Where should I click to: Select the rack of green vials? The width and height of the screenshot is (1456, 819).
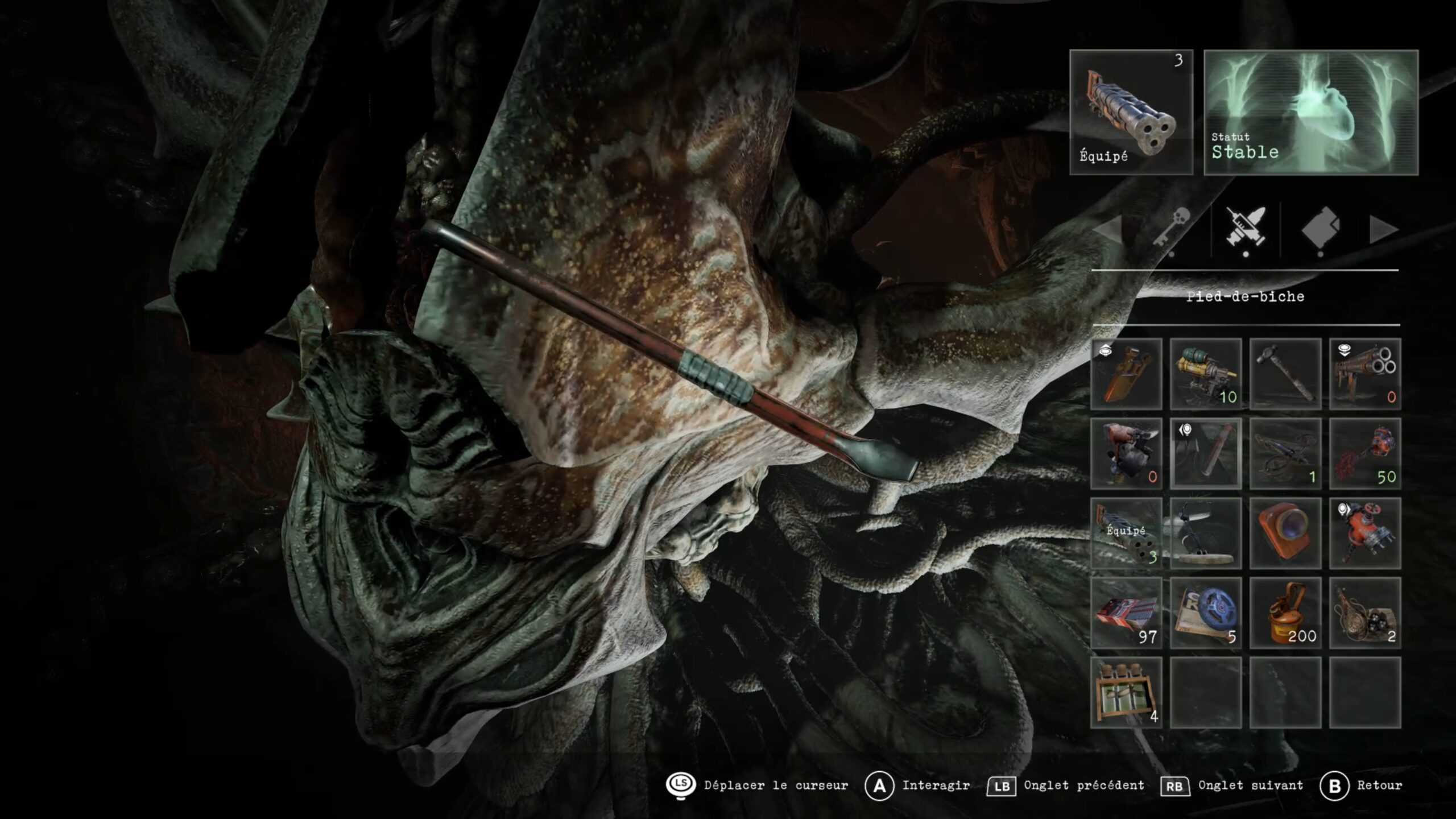tap(1126, 693)
